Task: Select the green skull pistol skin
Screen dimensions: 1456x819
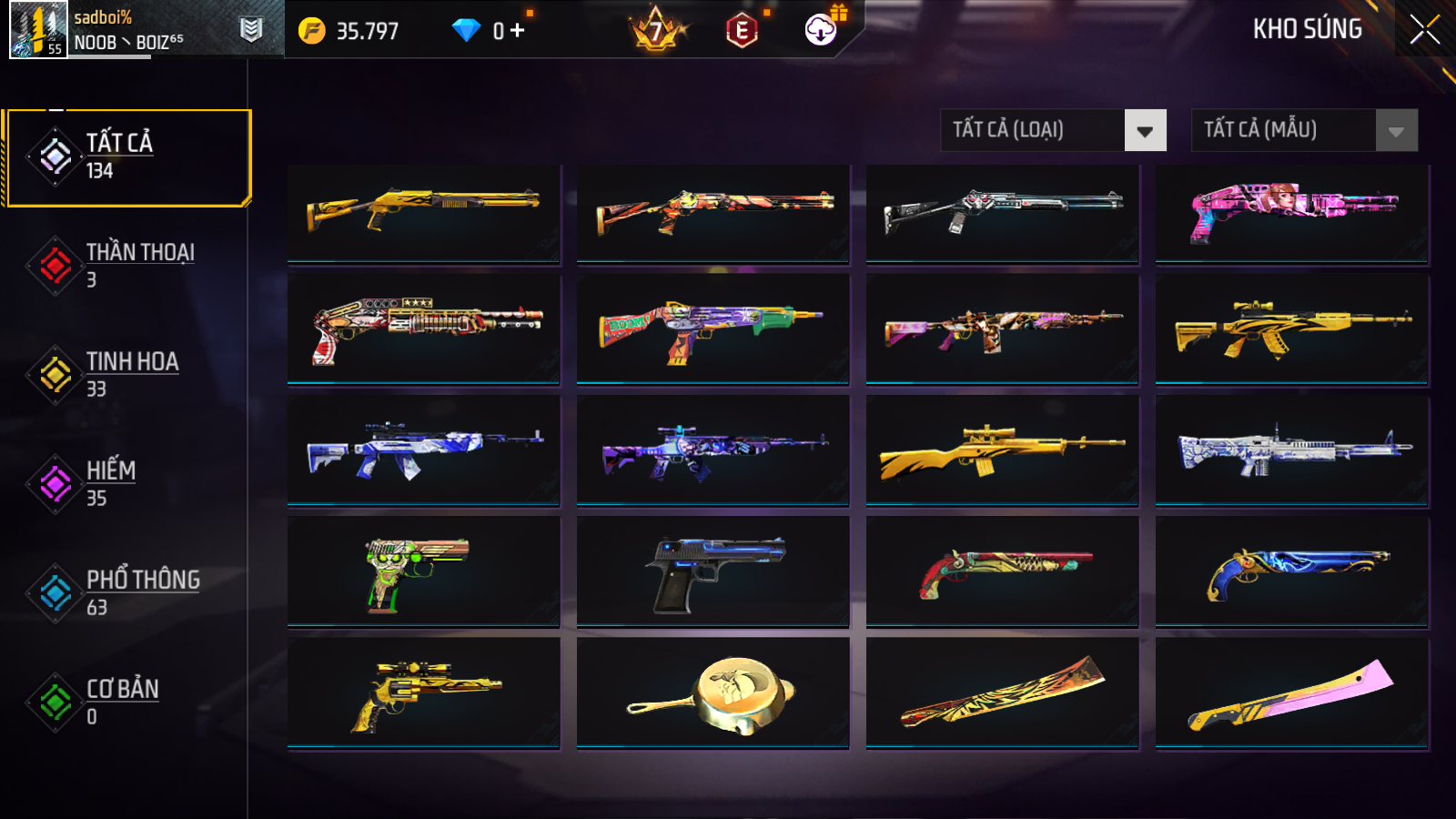Action: (x=423, y=571)
